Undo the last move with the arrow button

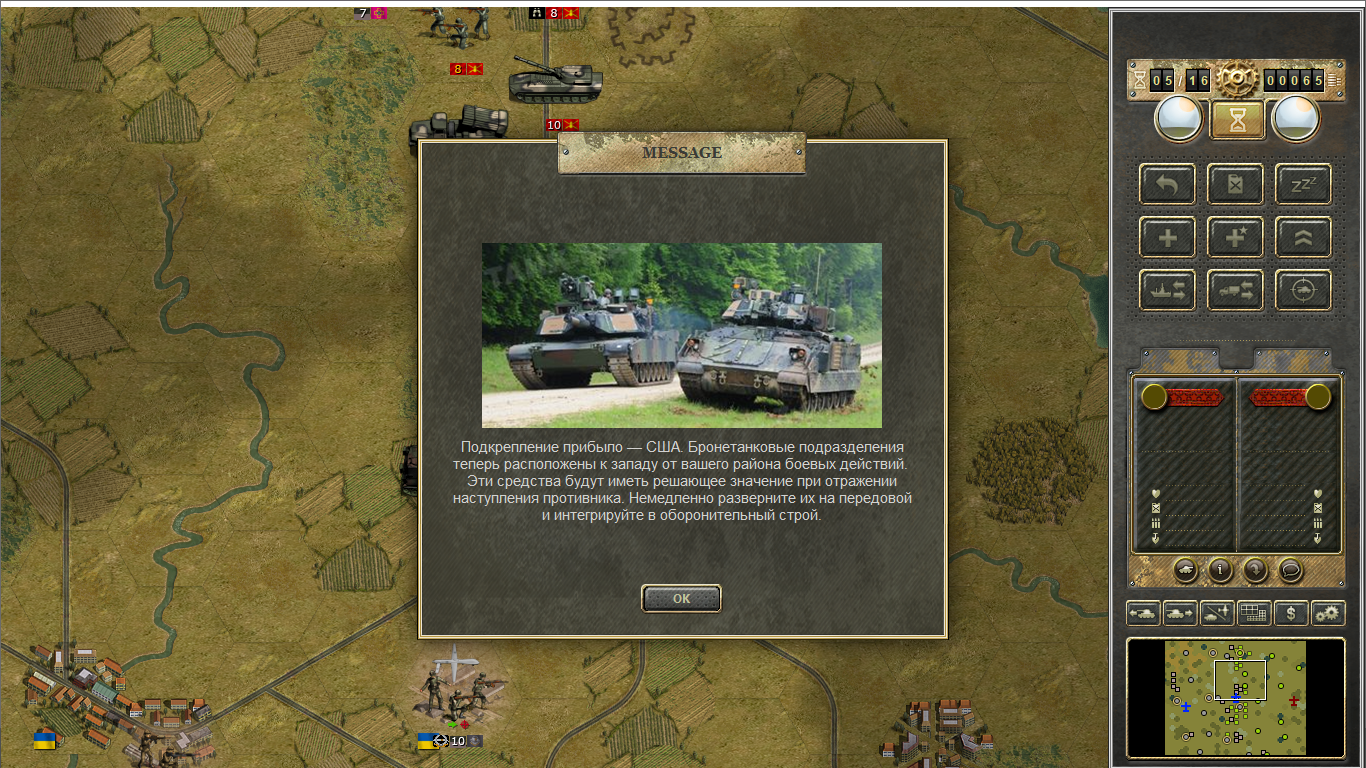tap(1167, 184)
